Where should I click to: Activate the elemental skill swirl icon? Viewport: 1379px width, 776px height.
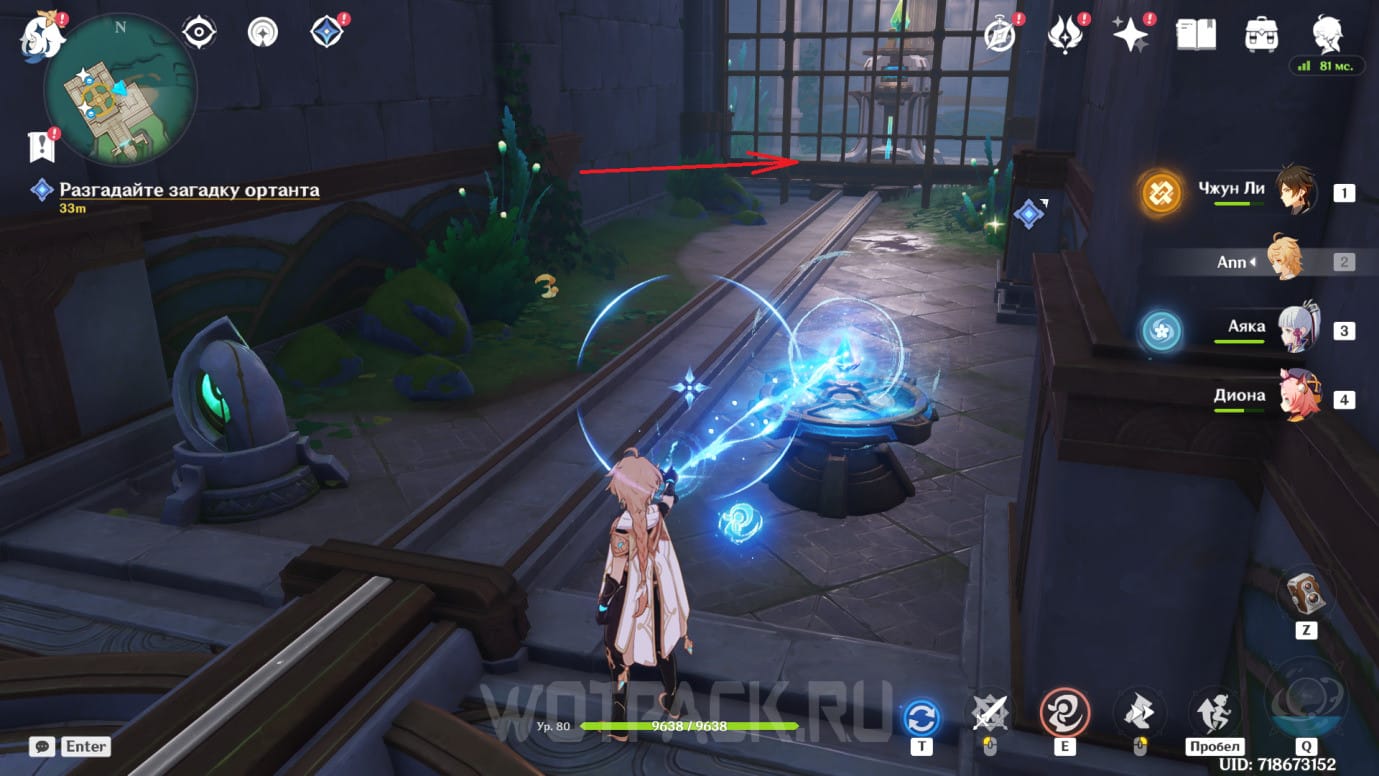click(1063, 713)
